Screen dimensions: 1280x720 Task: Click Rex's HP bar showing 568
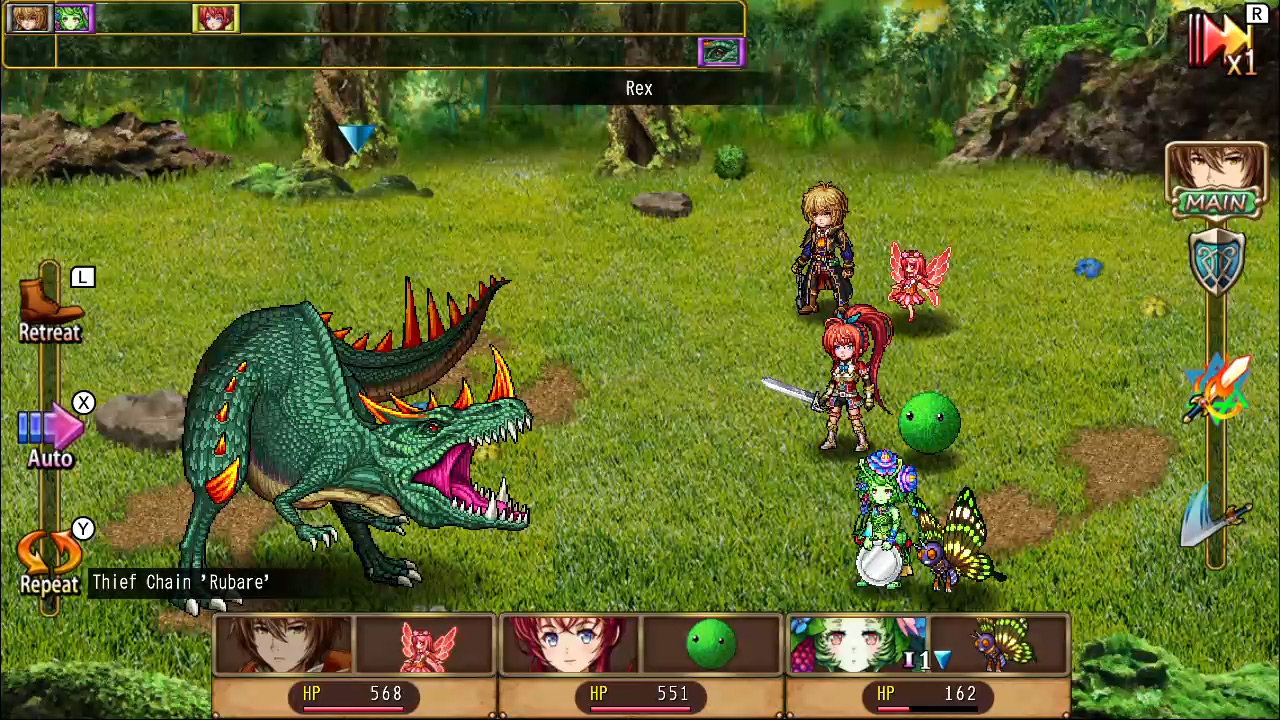tap(355, 693)
